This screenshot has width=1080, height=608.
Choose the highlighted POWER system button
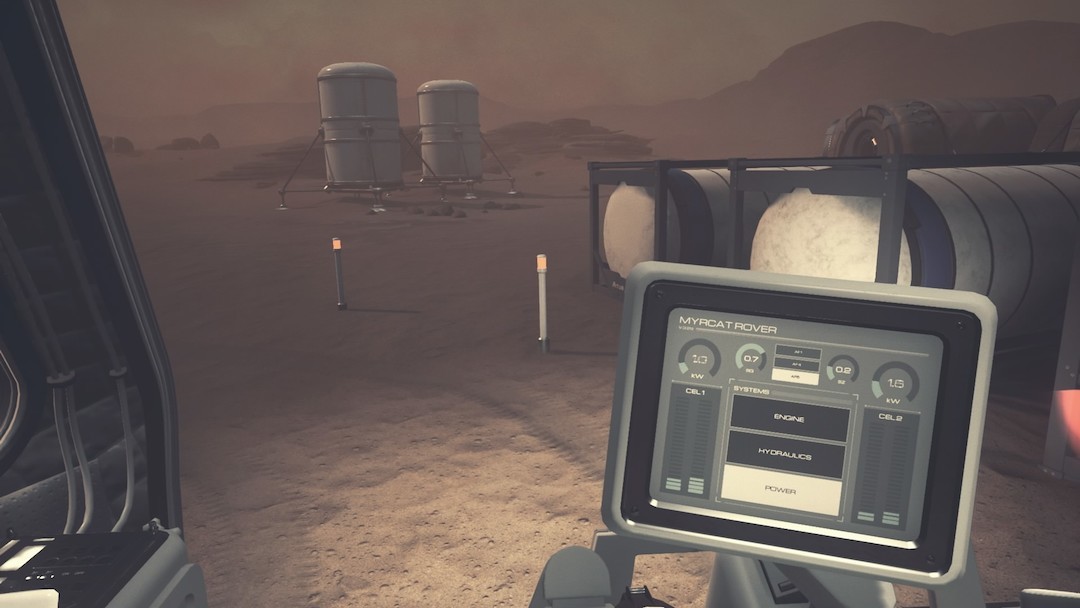click(x=781, y=490)
